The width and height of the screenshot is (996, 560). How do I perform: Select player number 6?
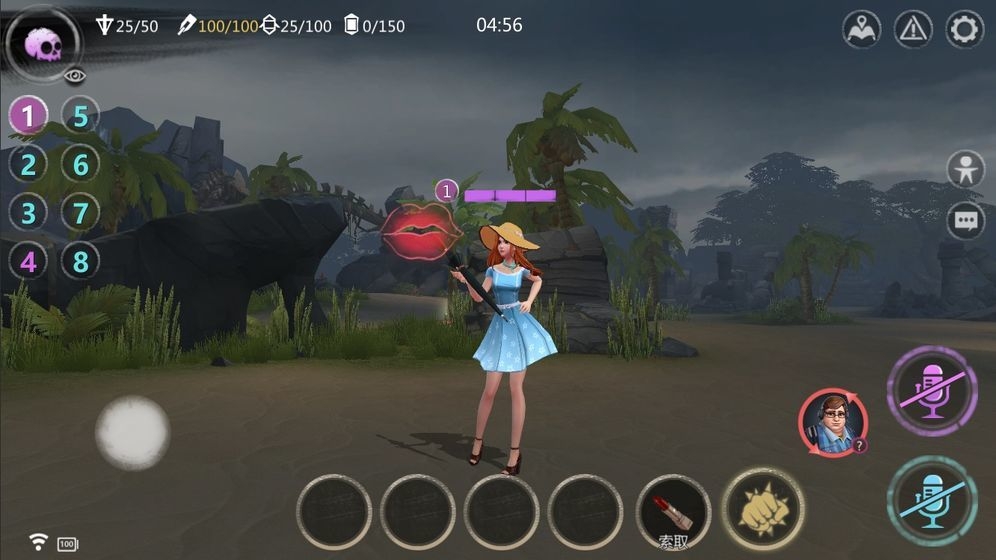click(81, 165)
